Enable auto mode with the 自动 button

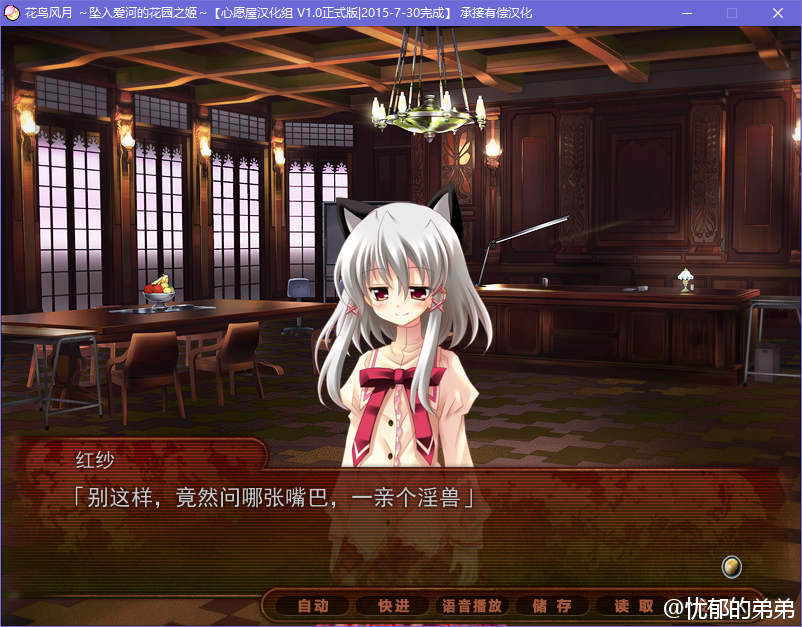click(x=313, y=606)
